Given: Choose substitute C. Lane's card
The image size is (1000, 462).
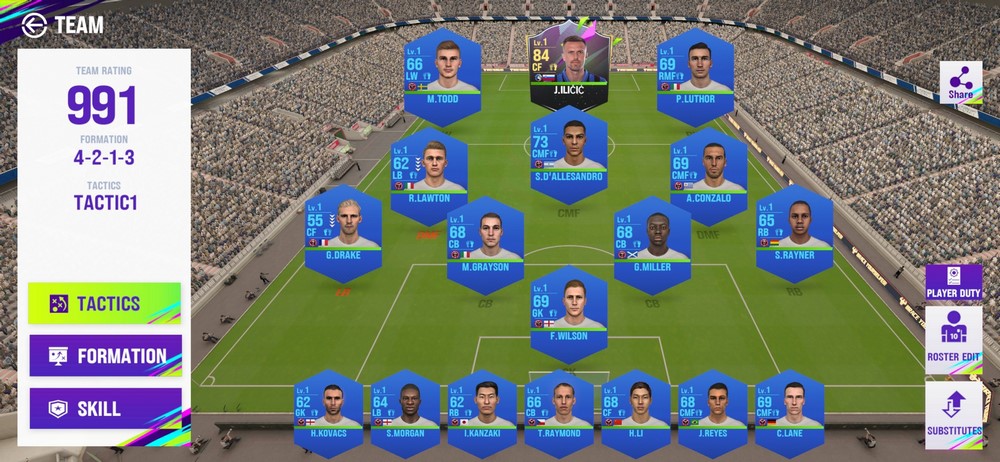Looking at the screenshot, I should [x=790, y=409].
